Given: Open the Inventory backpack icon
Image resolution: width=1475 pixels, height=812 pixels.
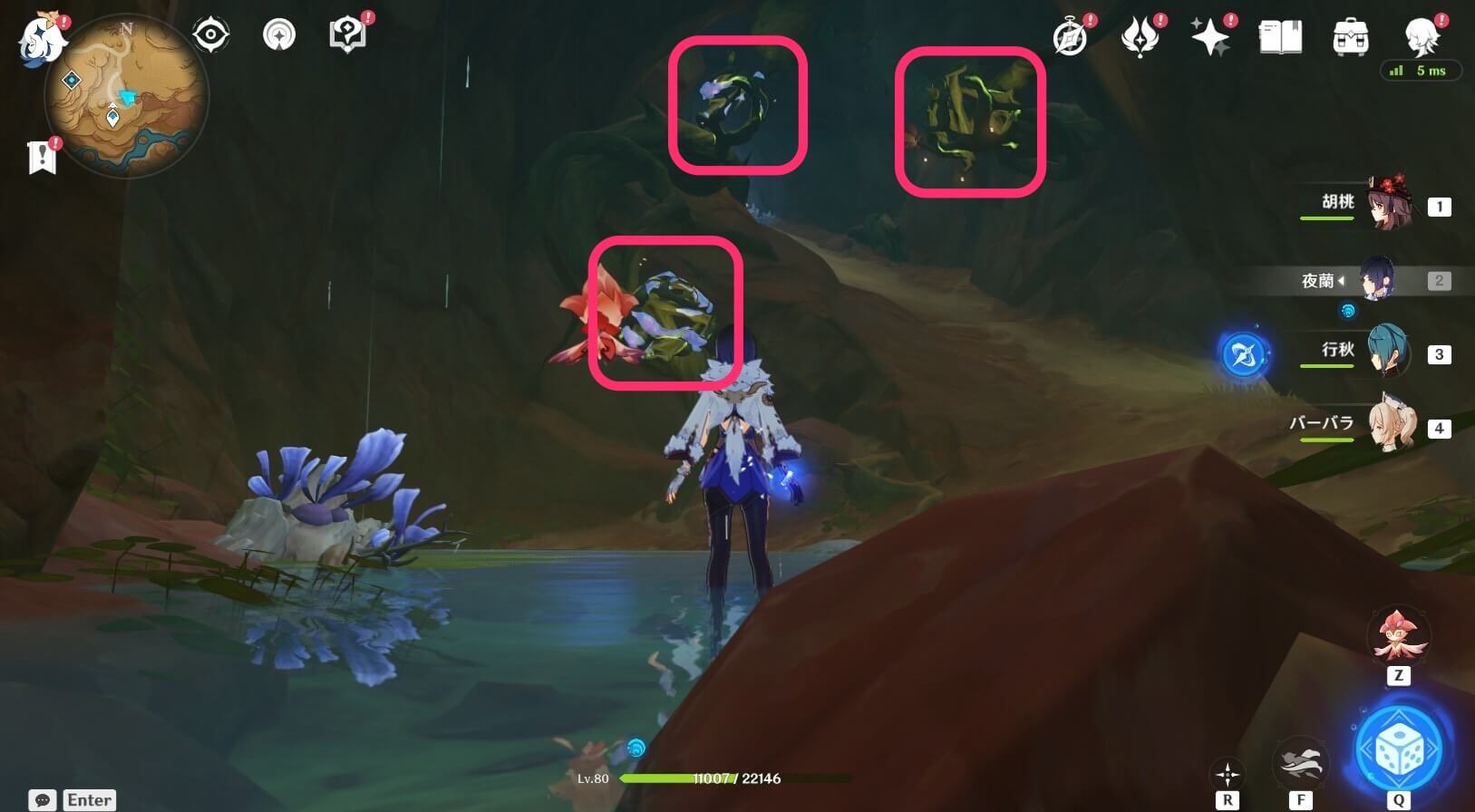Looking at the screenshot, I should coord(1350,36).
